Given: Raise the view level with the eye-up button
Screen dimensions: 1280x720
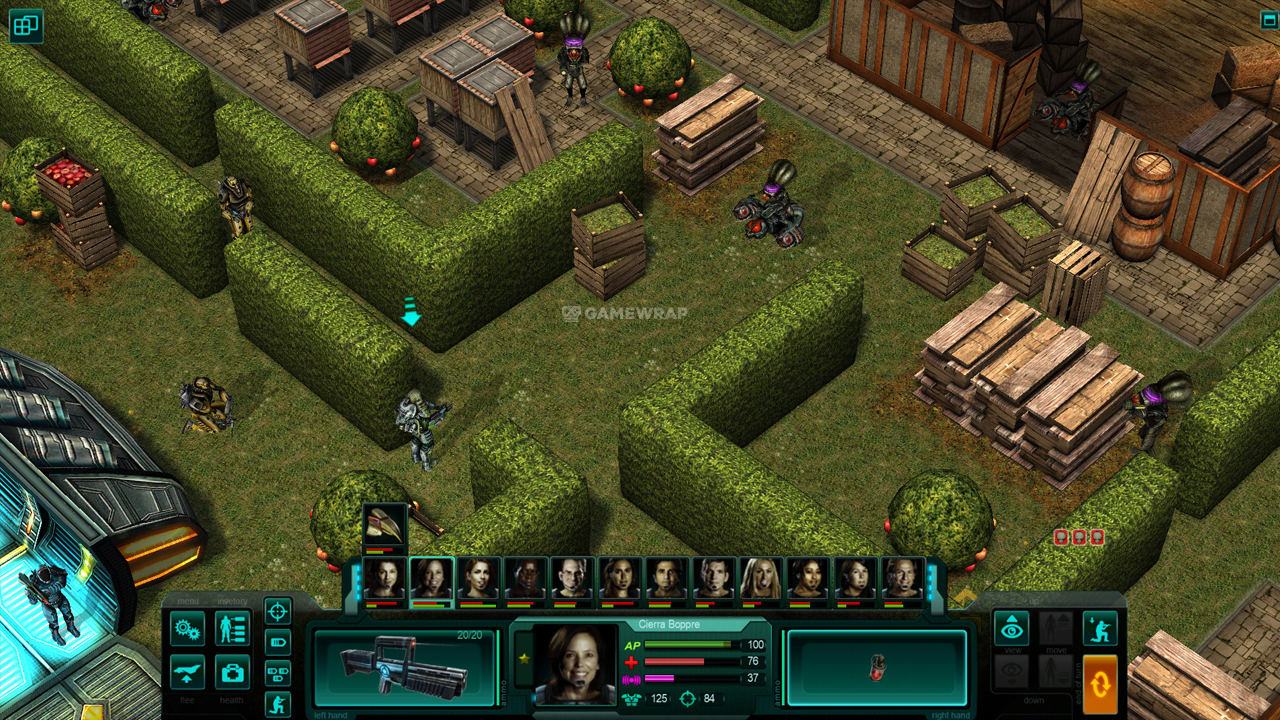Looking at the screenshot, I should point(1011,629).
